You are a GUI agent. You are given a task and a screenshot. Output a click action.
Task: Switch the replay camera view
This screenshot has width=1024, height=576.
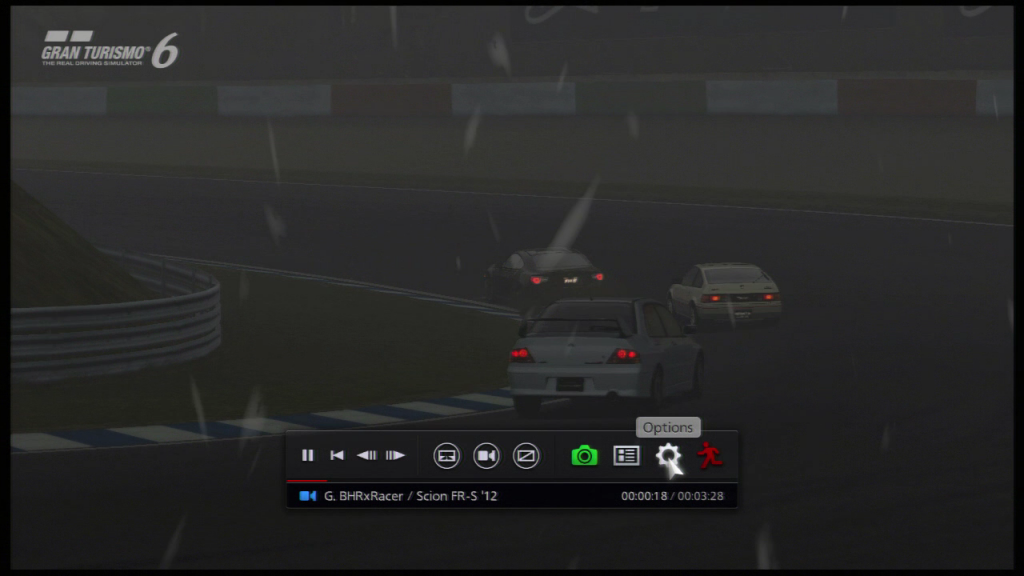[x=486, y=456]
